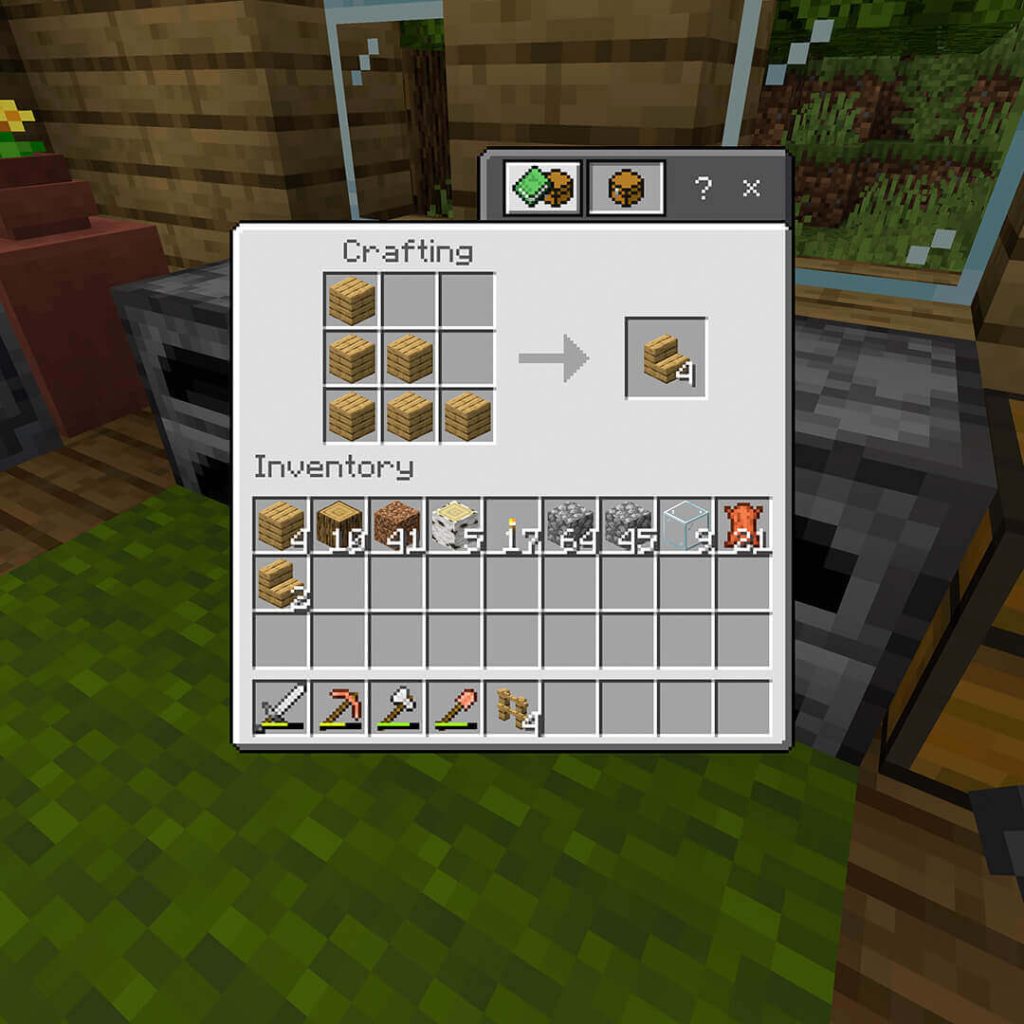Select the glass block stack
The image size is (1024, 1024).
(686, 525)
